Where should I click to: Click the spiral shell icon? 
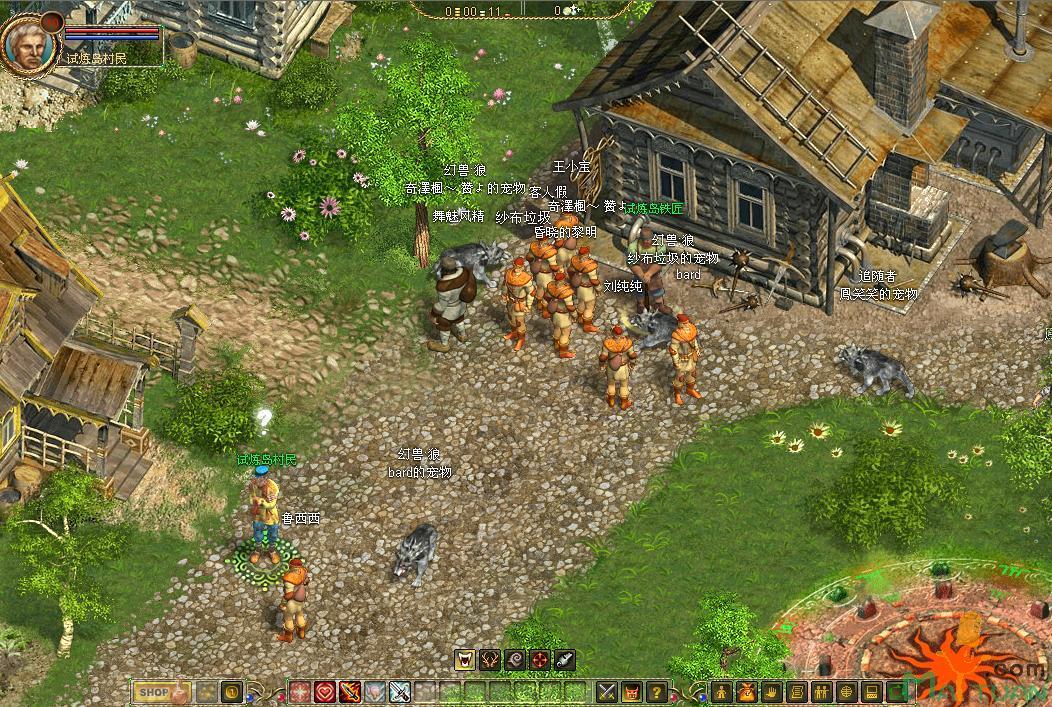click(x=515, y=659)
